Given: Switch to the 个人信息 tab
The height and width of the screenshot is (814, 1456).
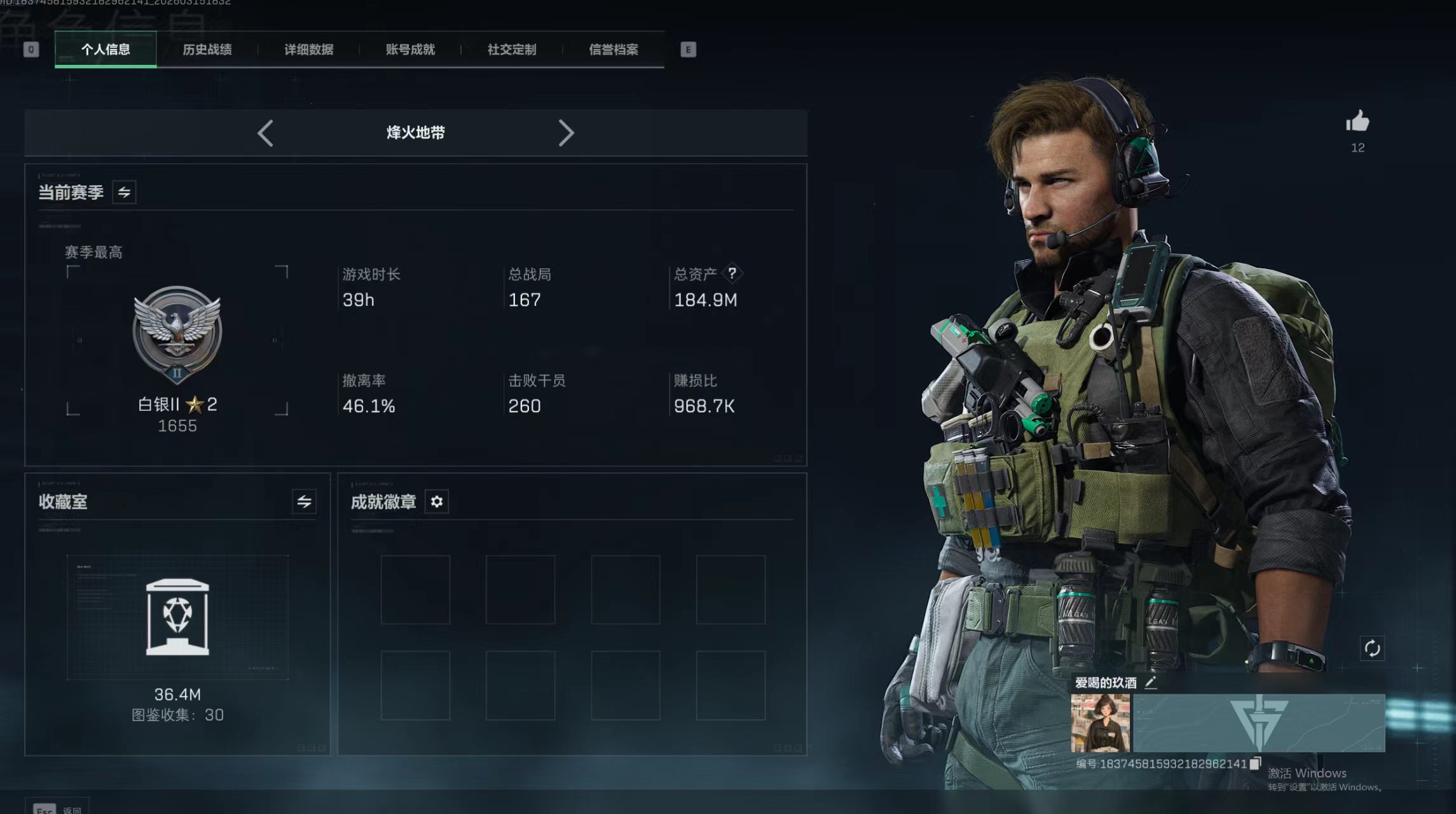Looking at the screenshot, I should point(106,50).
